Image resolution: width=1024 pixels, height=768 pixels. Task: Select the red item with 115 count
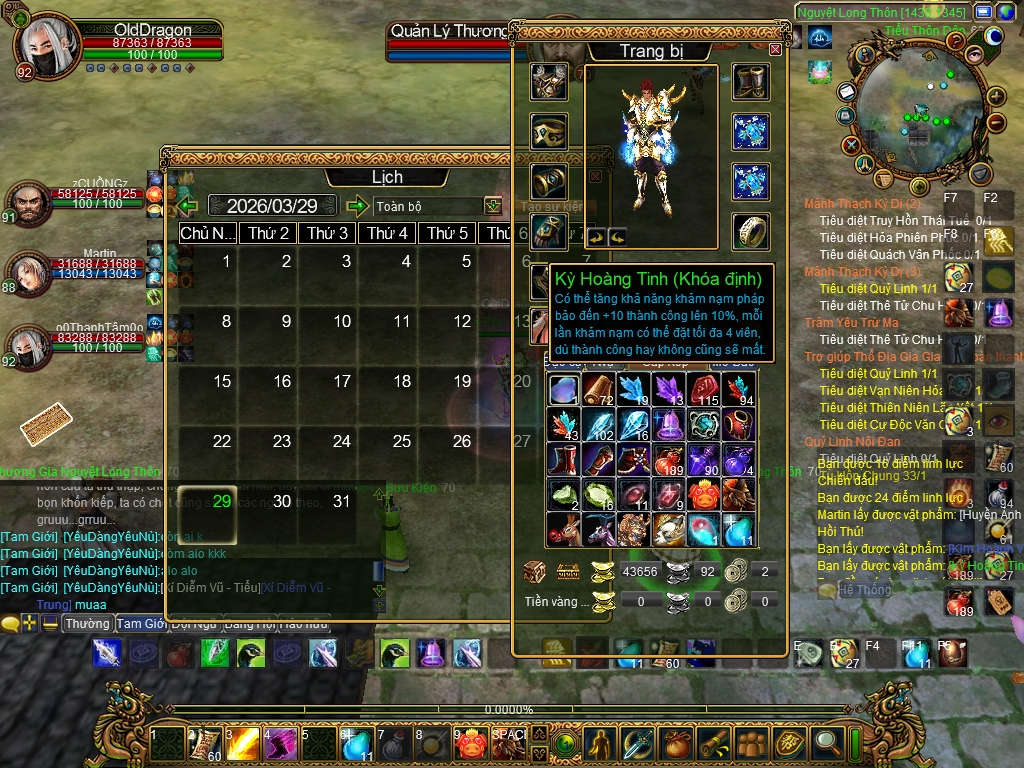click(704, 390)
